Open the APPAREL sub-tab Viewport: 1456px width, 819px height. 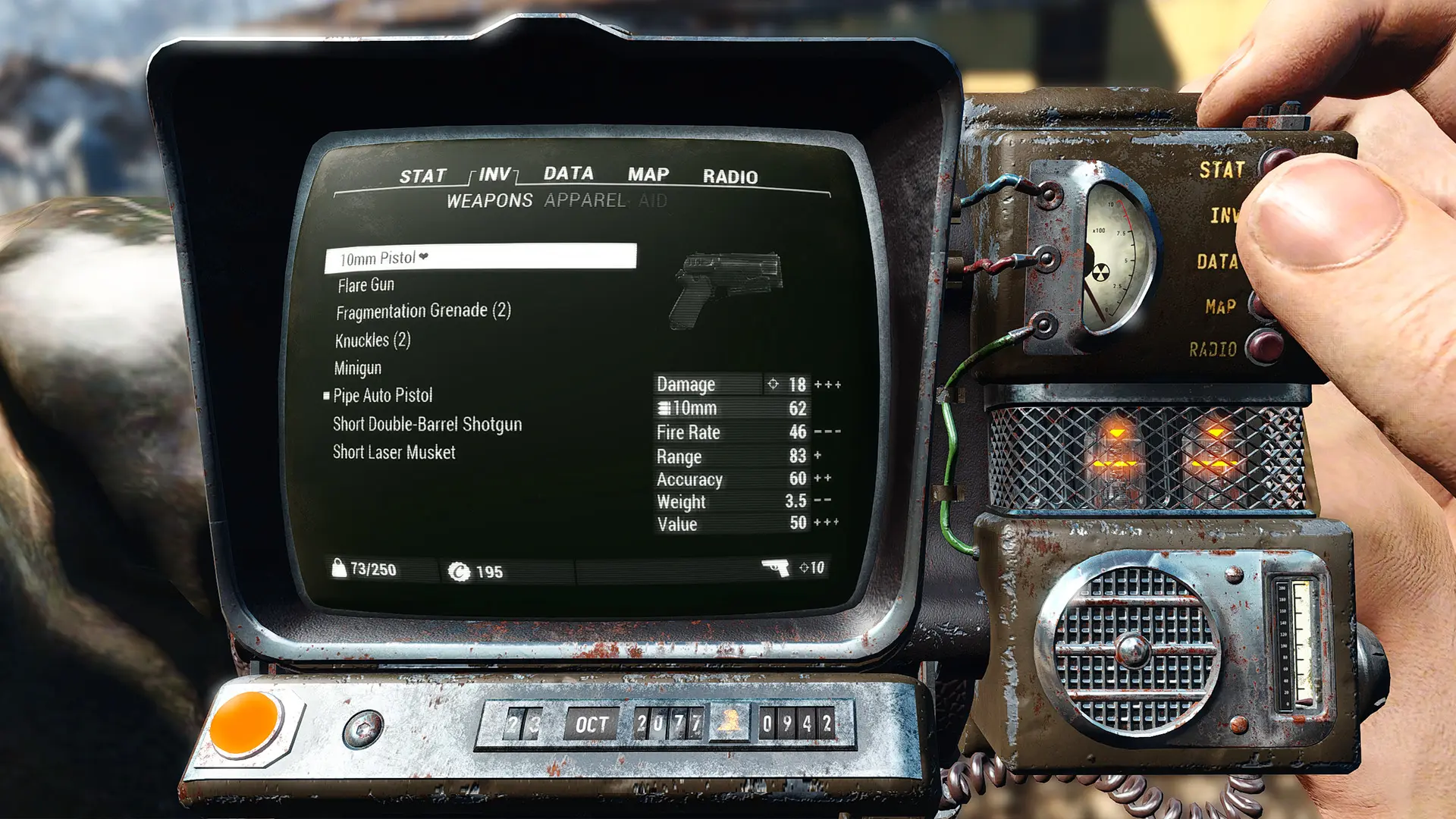coord(583,201)
